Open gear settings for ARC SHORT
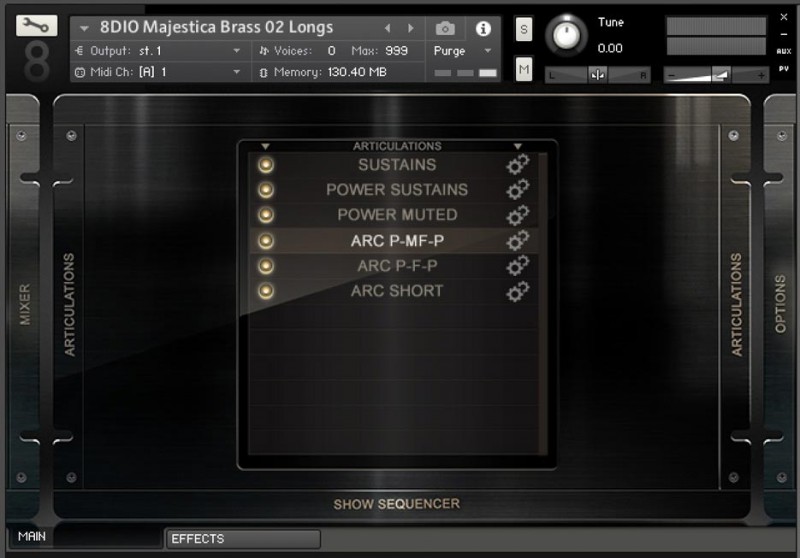The width and height of the screenshot is (800, 558). pos(517,291)
